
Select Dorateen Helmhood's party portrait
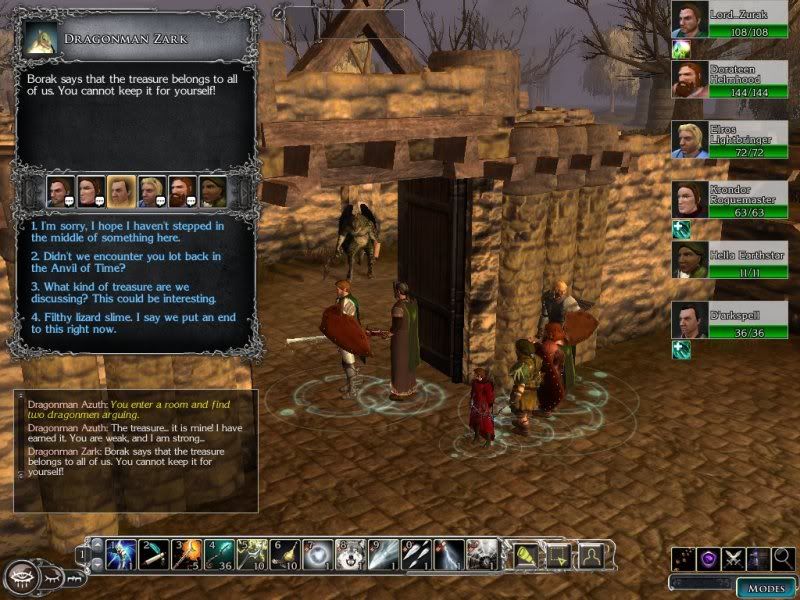coord(690,79)
